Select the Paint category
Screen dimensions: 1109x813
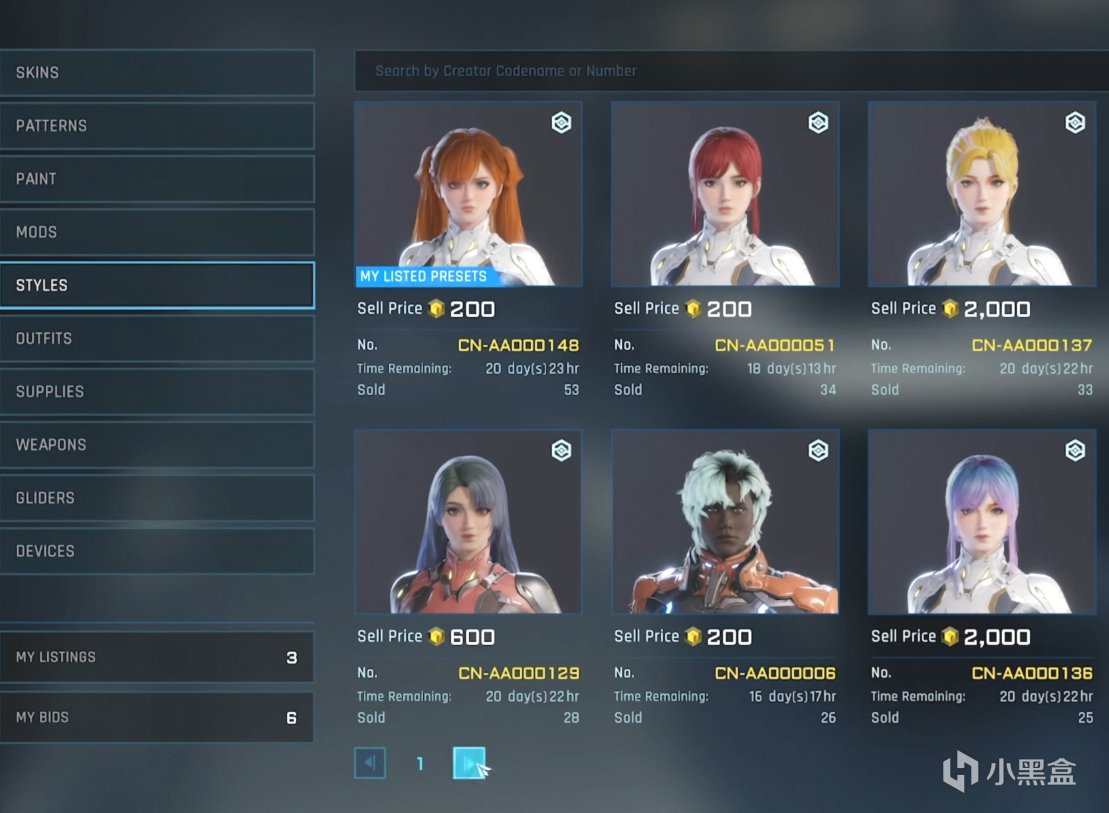pos(156,179)
